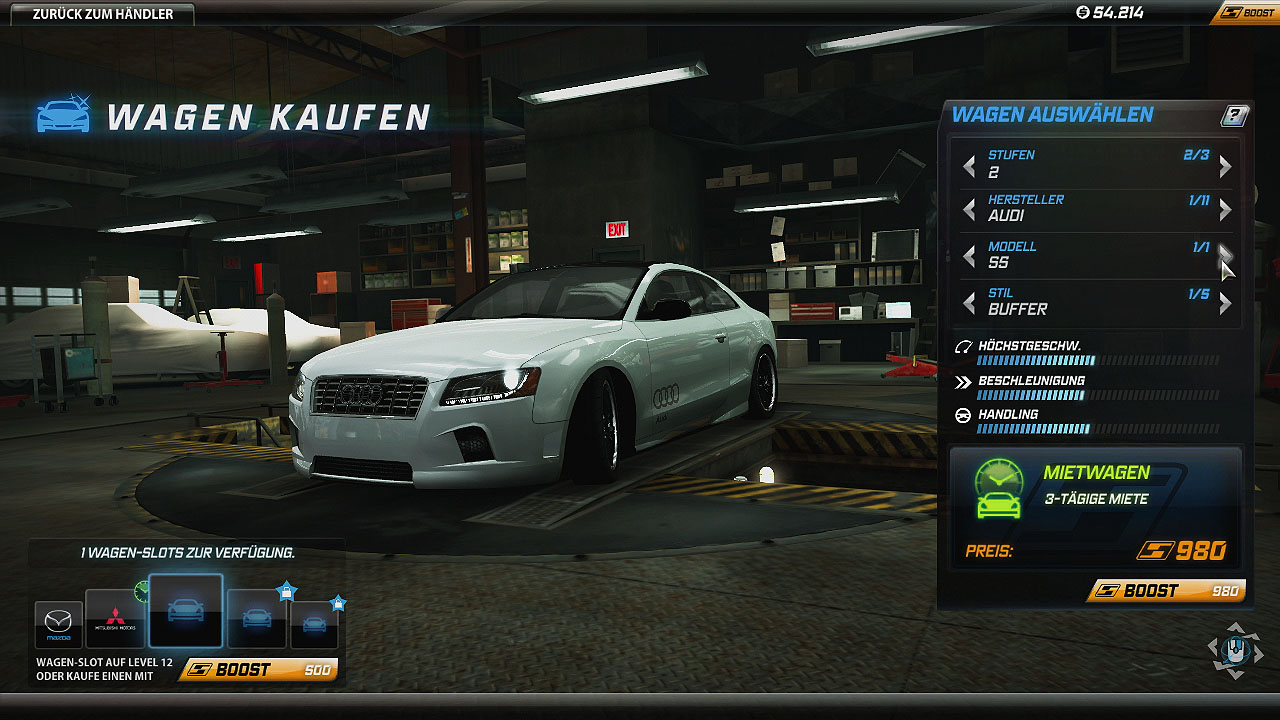Rent the car with Boost 980 button
Viewport: 1280px width, 720px height.
(1166, 591)
